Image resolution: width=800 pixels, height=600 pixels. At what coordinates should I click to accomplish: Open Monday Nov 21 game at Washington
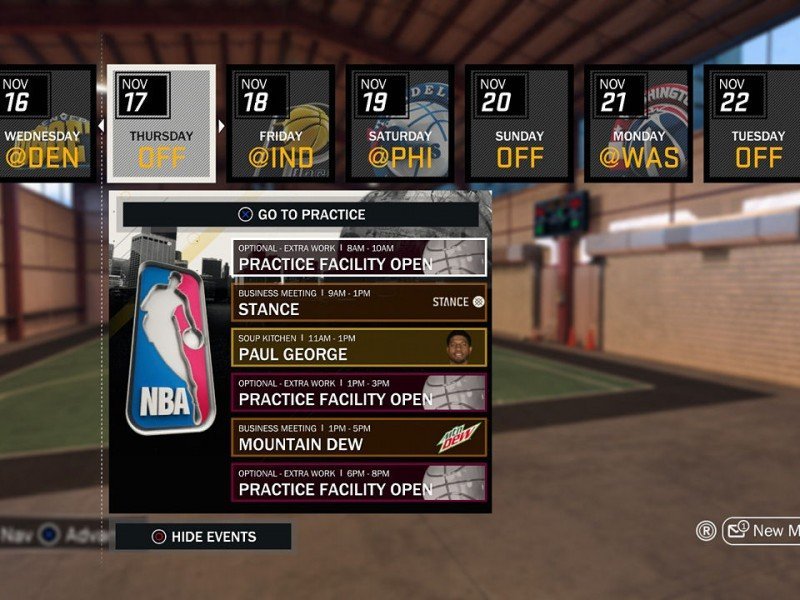637,124
